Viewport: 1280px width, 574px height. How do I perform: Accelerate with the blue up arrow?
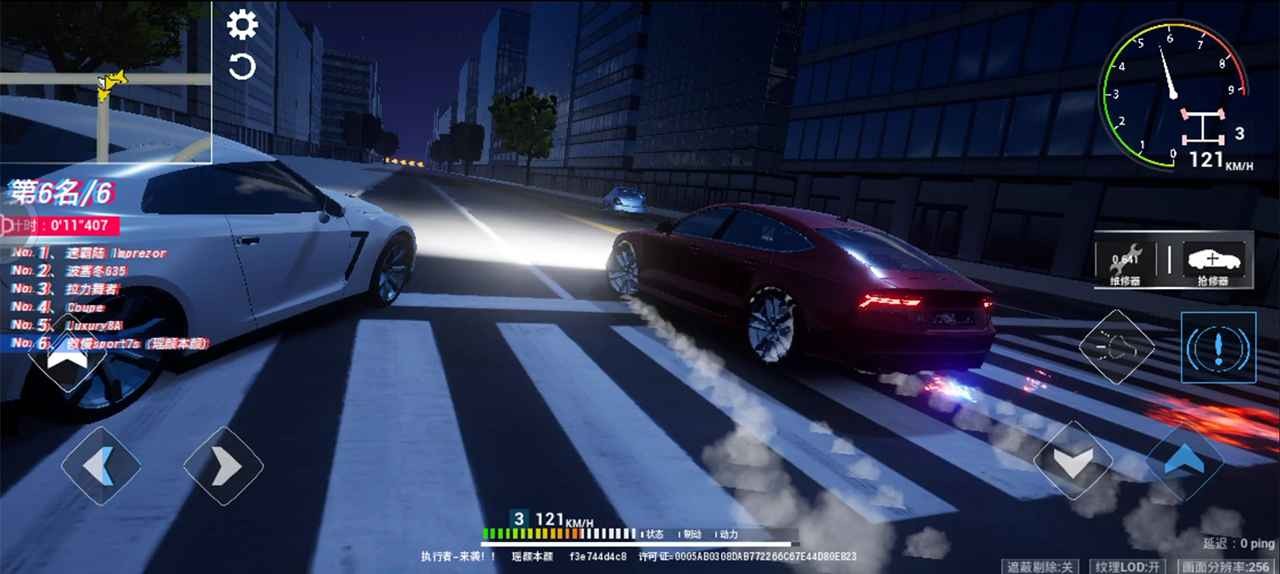[x=1185, y=462]
